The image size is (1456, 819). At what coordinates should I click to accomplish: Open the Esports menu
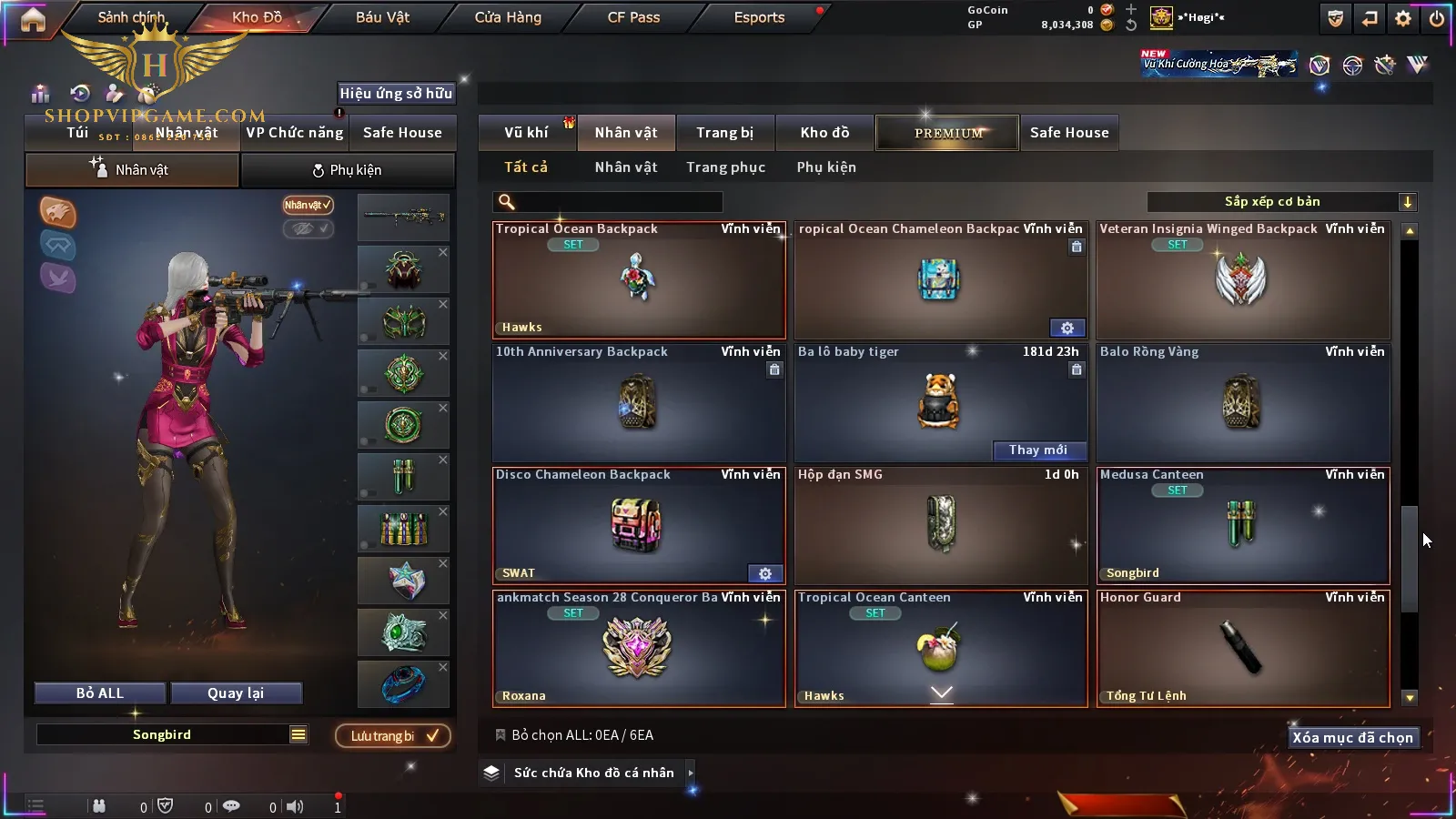759,17
